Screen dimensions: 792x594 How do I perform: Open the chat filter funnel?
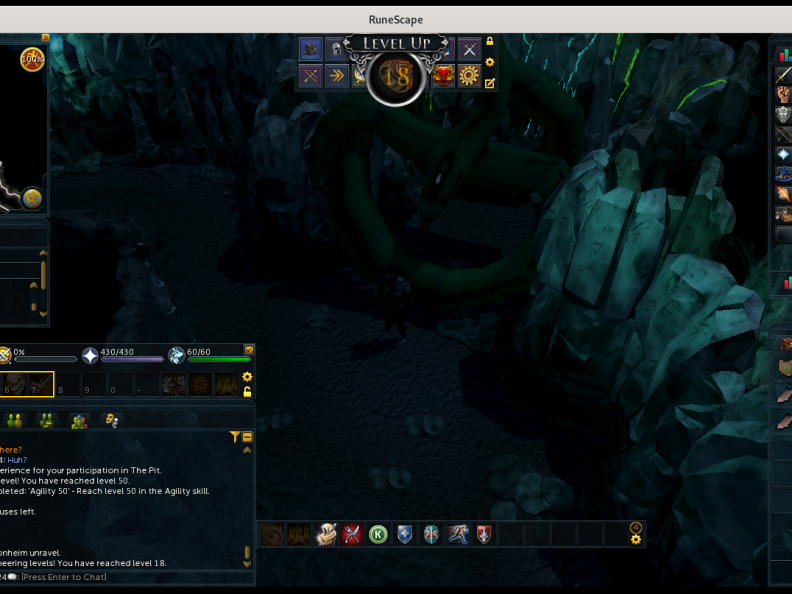tap(235, 437)
